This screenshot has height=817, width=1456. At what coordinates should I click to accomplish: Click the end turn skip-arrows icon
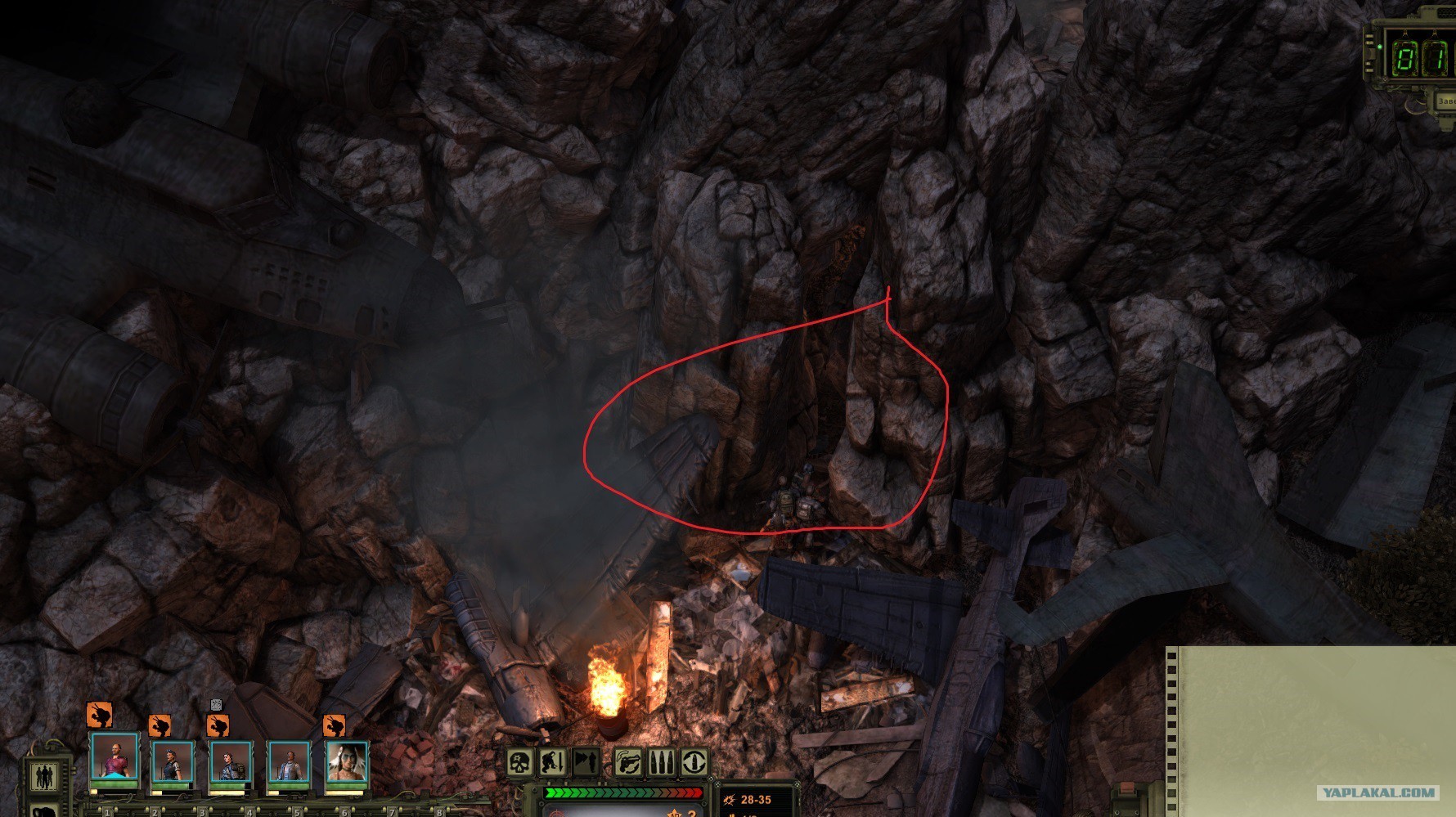tap(584, 762)
